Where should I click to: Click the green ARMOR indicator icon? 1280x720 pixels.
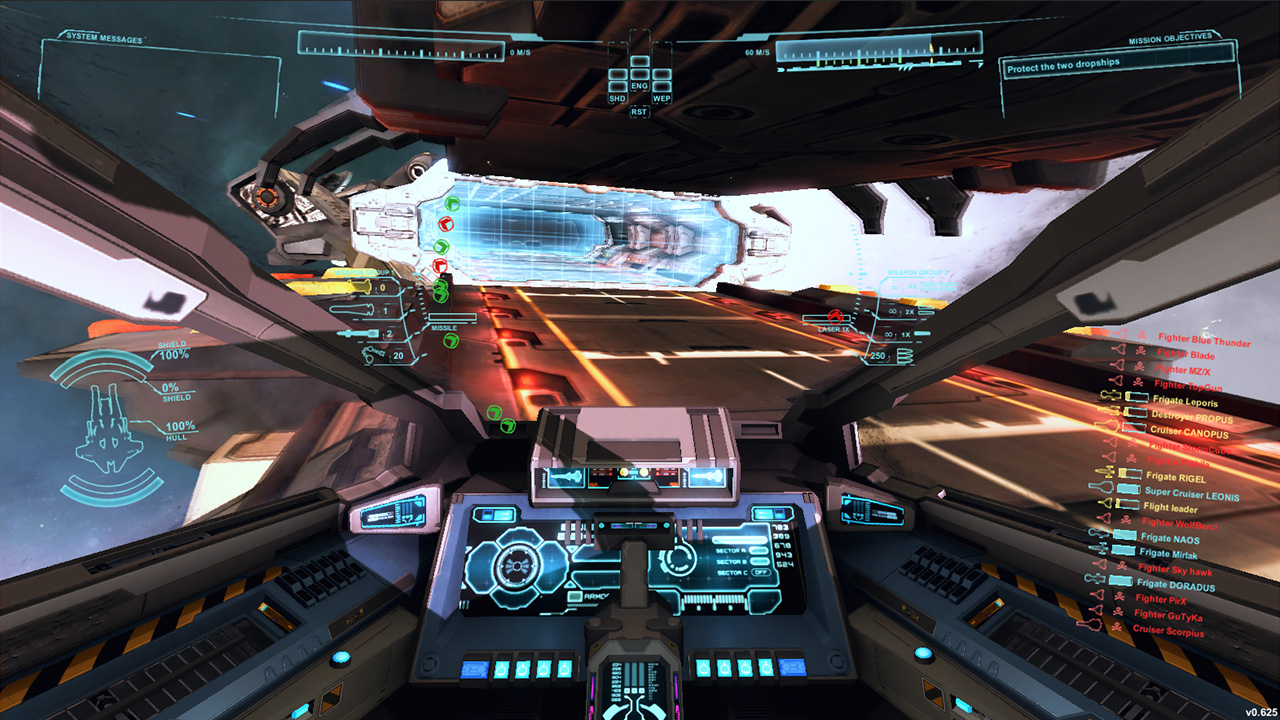(x=576, y=596)
